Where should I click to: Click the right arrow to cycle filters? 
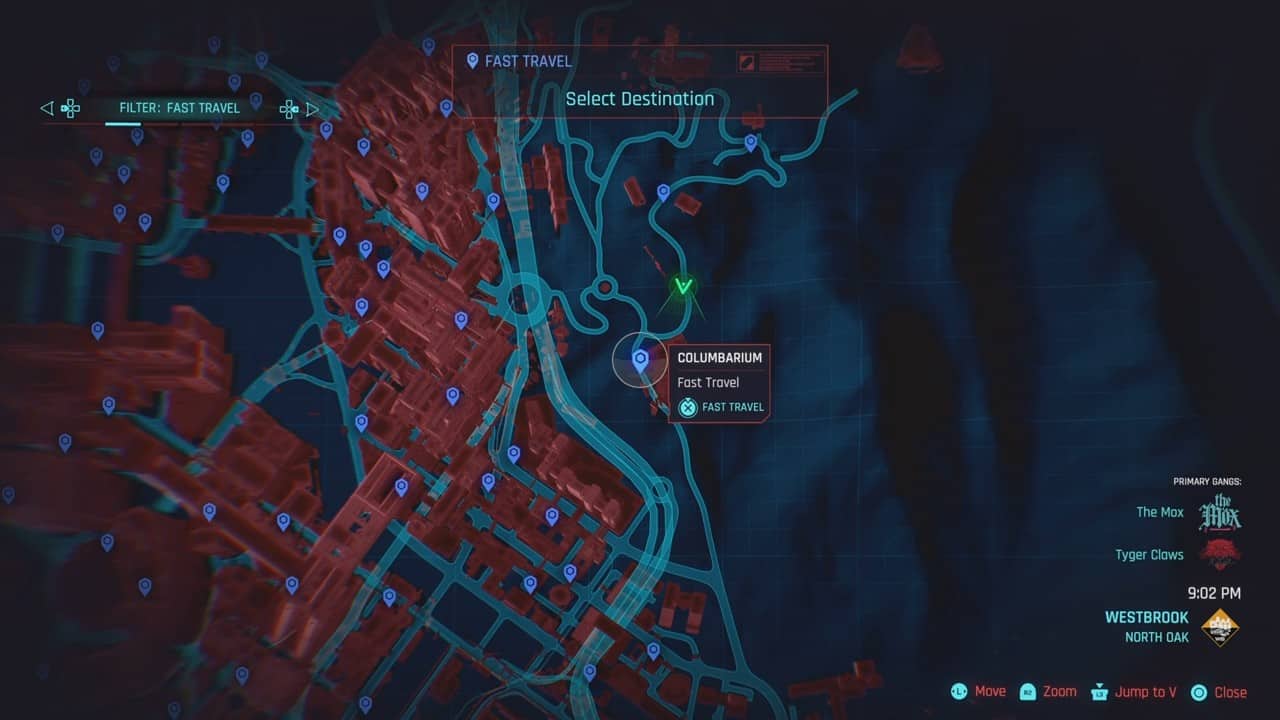[x=313, y=108]
